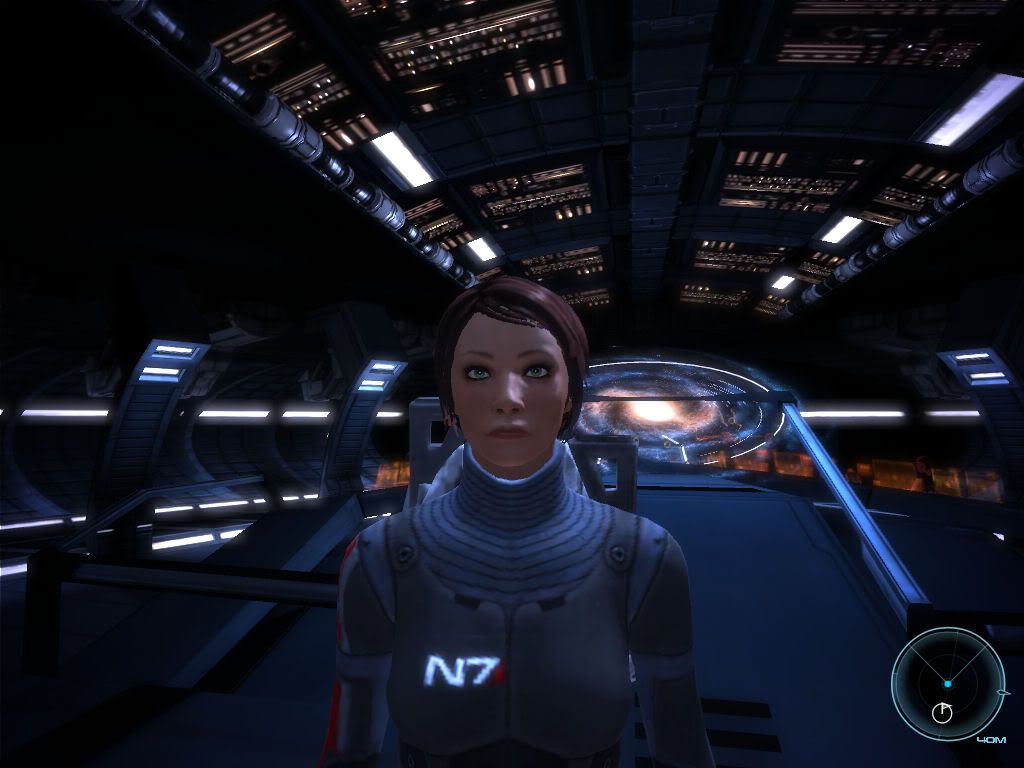Click the circular radar minimap
Image resolution: width=1024 pixels, height=768 pixels.
pos(947,684)
